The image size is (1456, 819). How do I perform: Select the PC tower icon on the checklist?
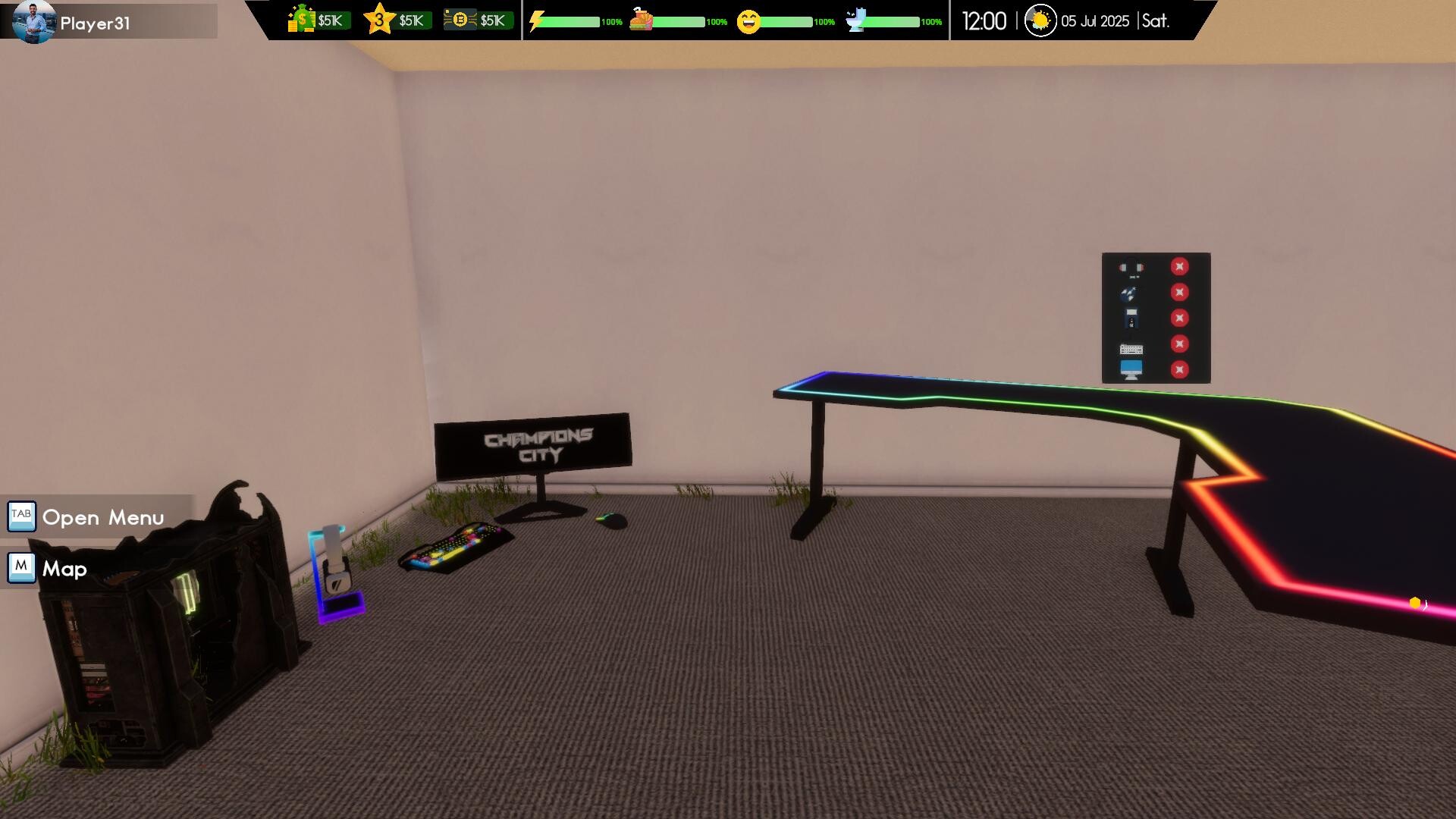coord(1131,318)
